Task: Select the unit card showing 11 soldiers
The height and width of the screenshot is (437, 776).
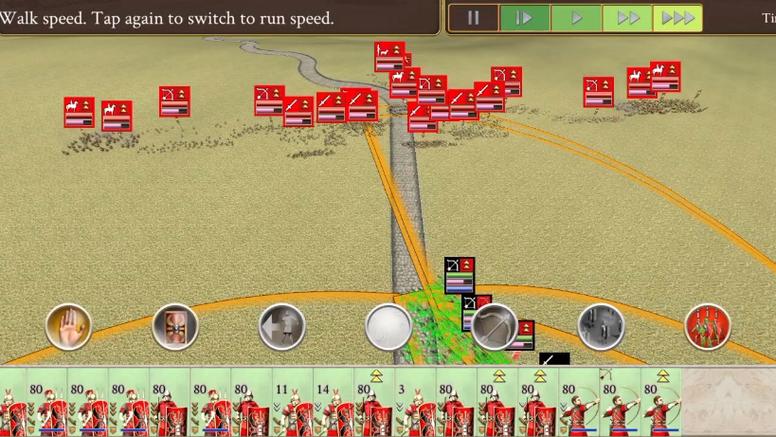Action: [290, 402]
